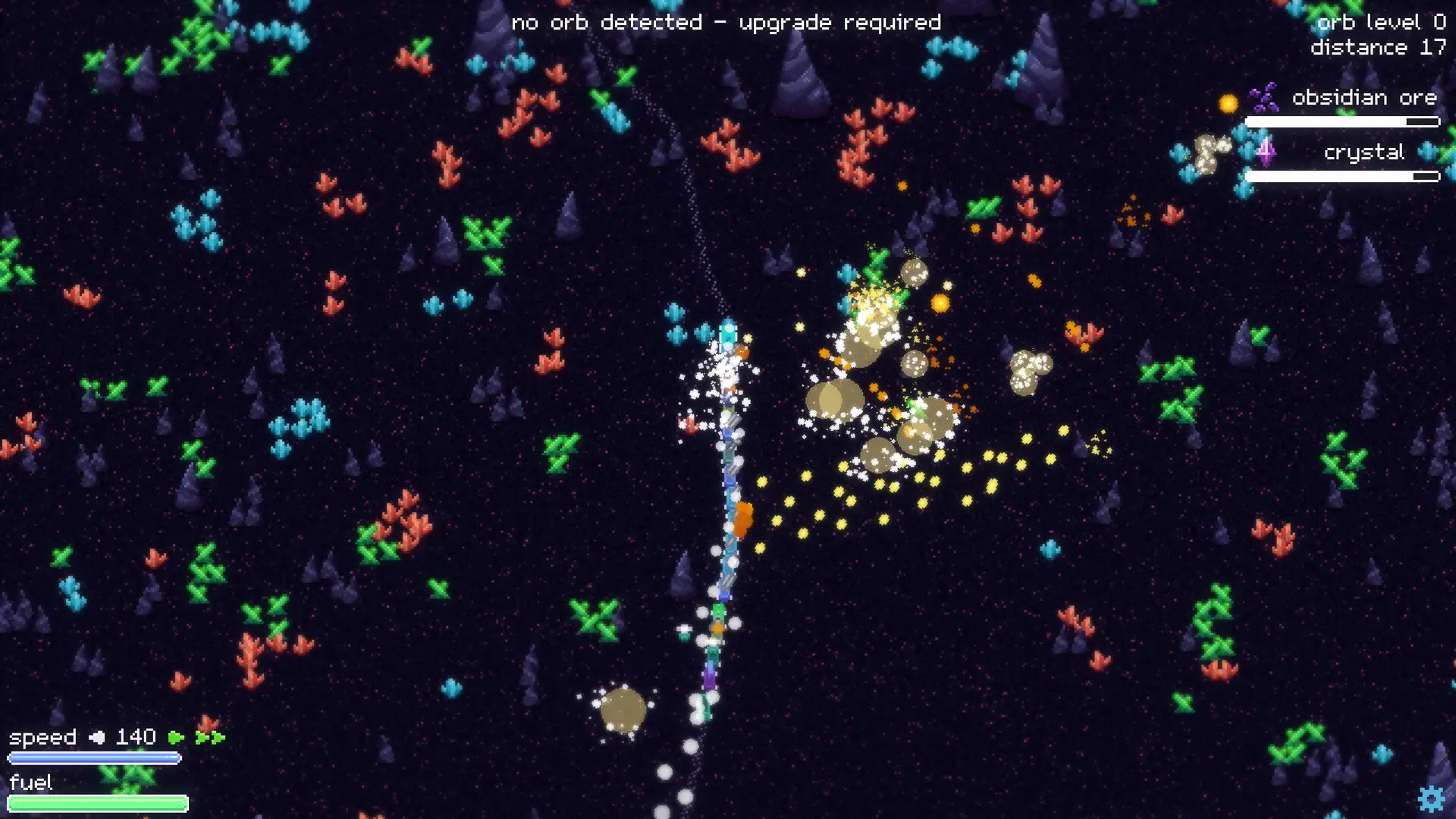Click the double green fast-forward arrows
The image size is (1456, 819).
(210, 737)
